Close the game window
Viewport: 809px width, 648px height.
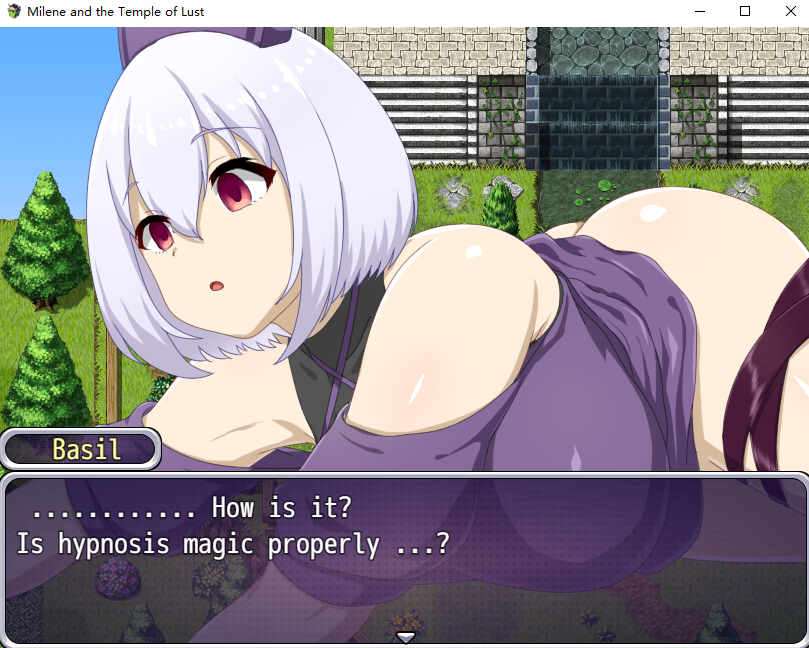click(785, 11)
